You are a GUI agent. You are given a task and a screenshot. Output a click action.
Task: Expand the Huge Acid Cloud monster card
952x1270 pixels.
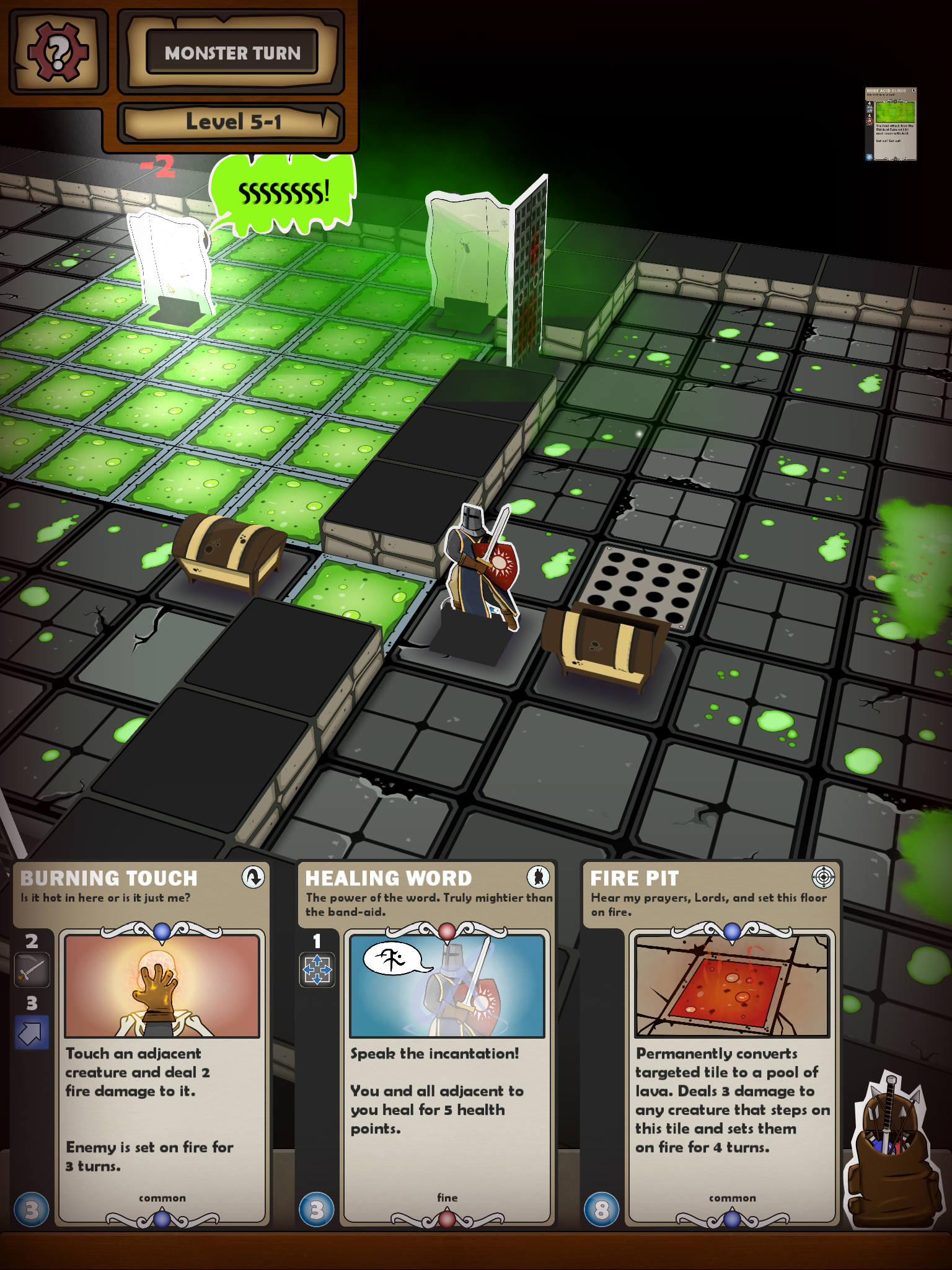point(891,123)
